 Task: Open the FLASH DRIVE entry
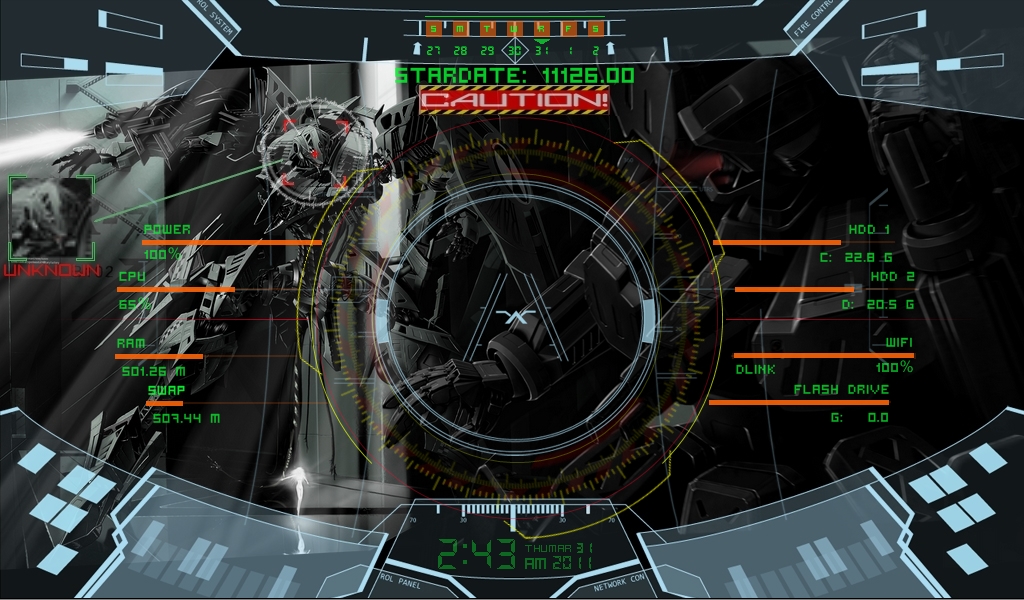pyautogui.click(x=841, y=390)
